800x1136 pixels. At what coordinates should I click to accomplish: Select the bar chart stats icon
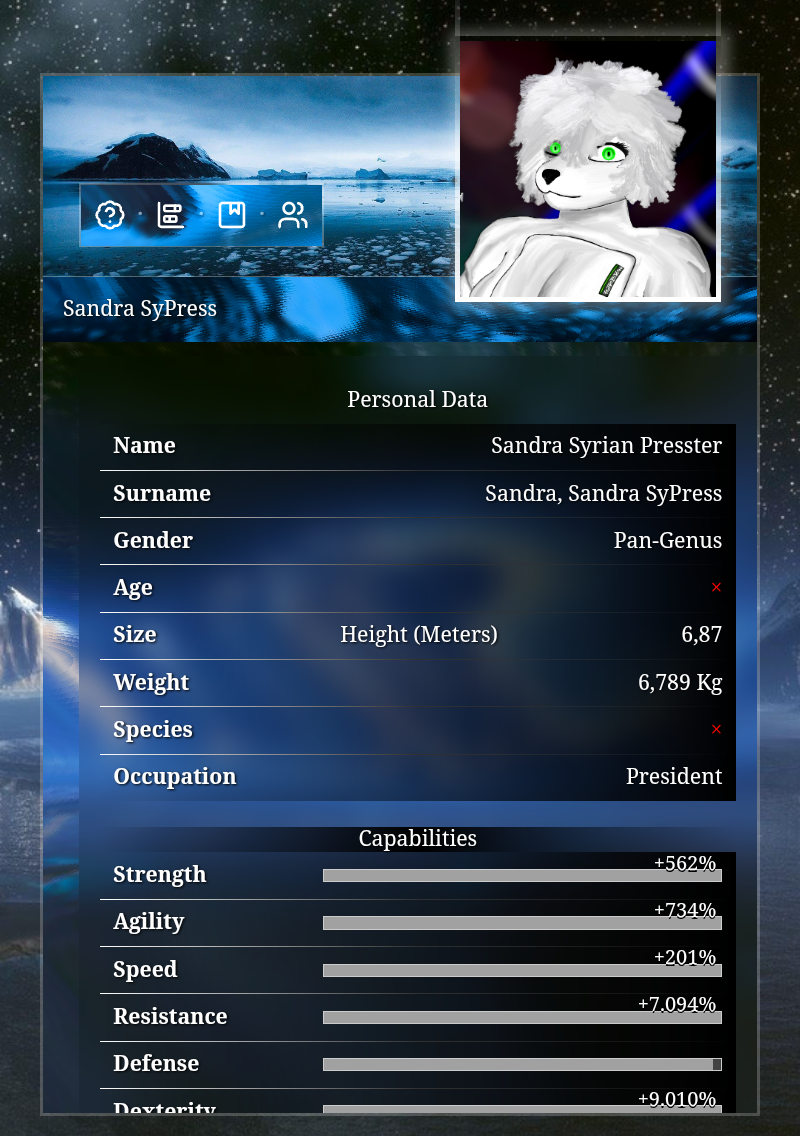(x=170, y=215)
